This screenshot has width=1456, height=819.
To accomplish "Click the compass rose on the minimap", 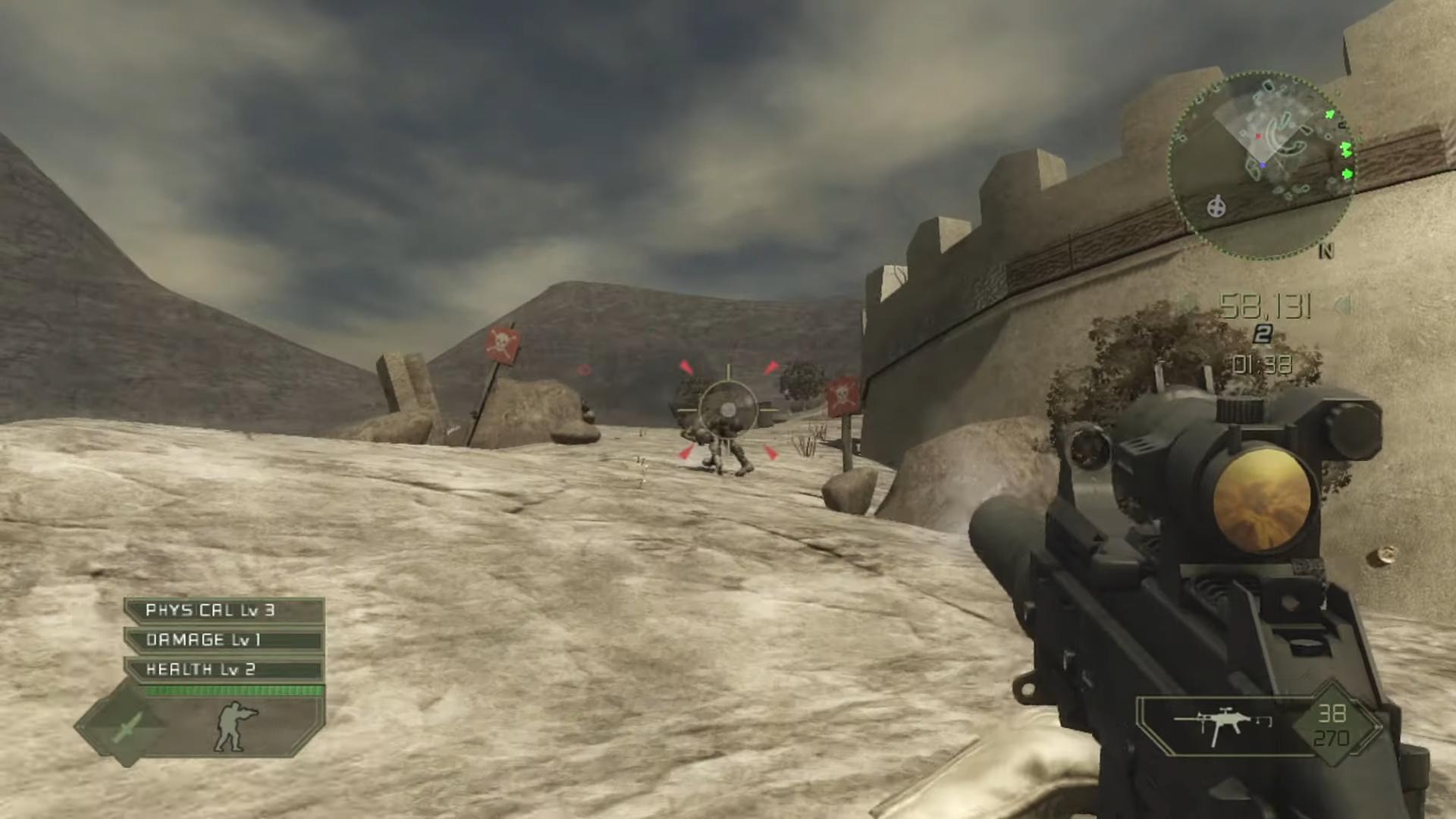I will point(1216,206).
